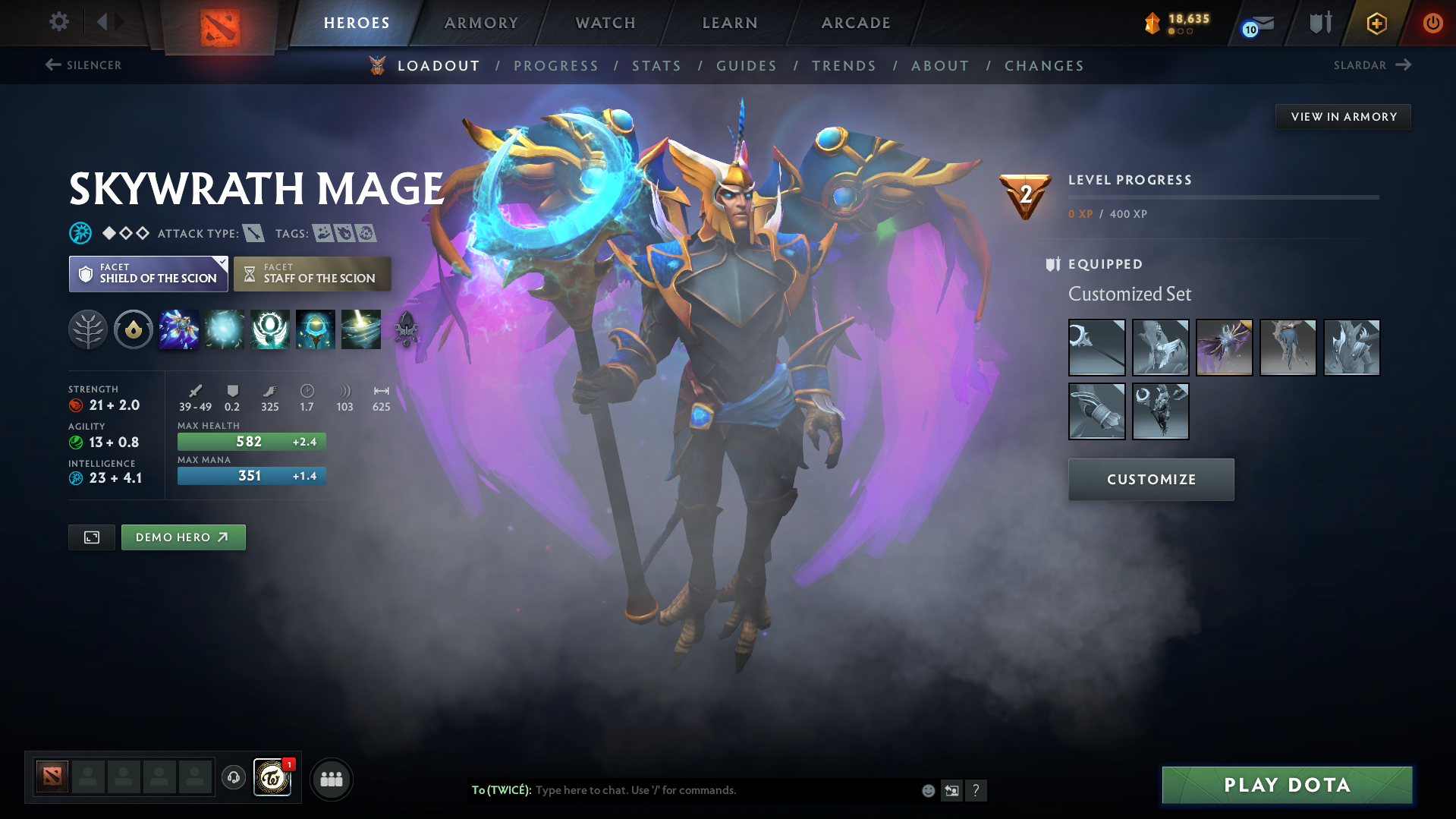Image resolution: width=1456 pixels, height=819 pixels.
Task: Select the Shield of the Scion facet
Action: tap(148, 273)
